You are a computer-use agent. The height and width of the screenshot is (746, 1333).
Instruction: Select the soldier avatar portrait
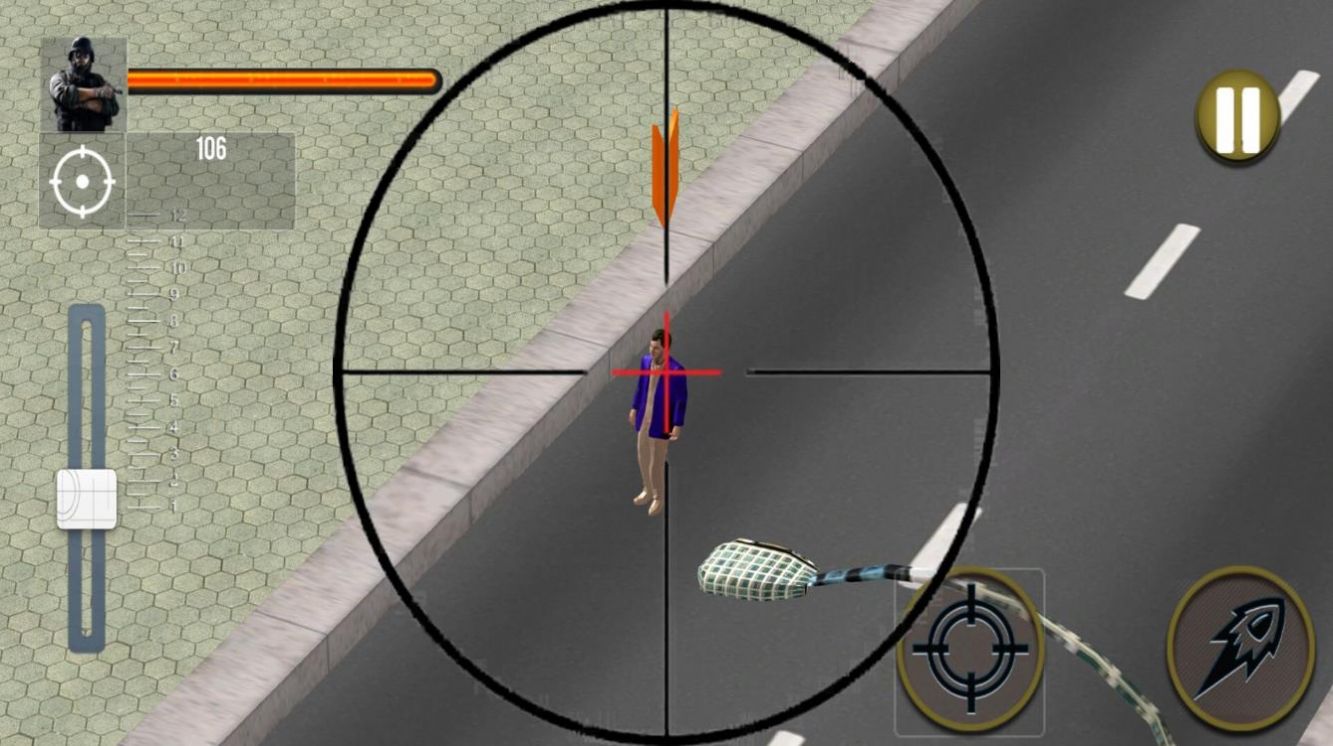(80, 83)
